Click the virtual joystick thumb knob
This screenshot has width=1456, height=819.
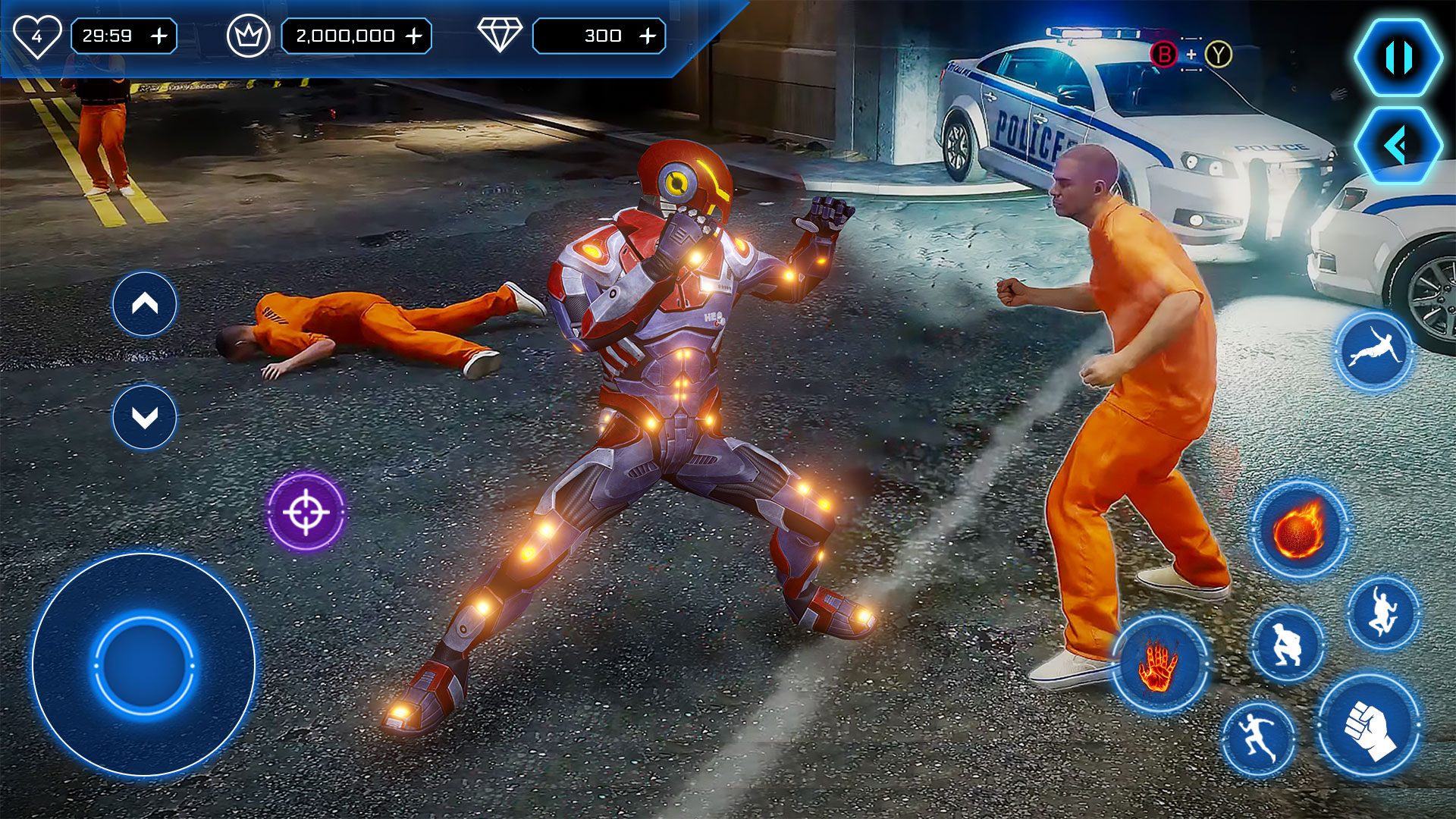click(144, 665)
